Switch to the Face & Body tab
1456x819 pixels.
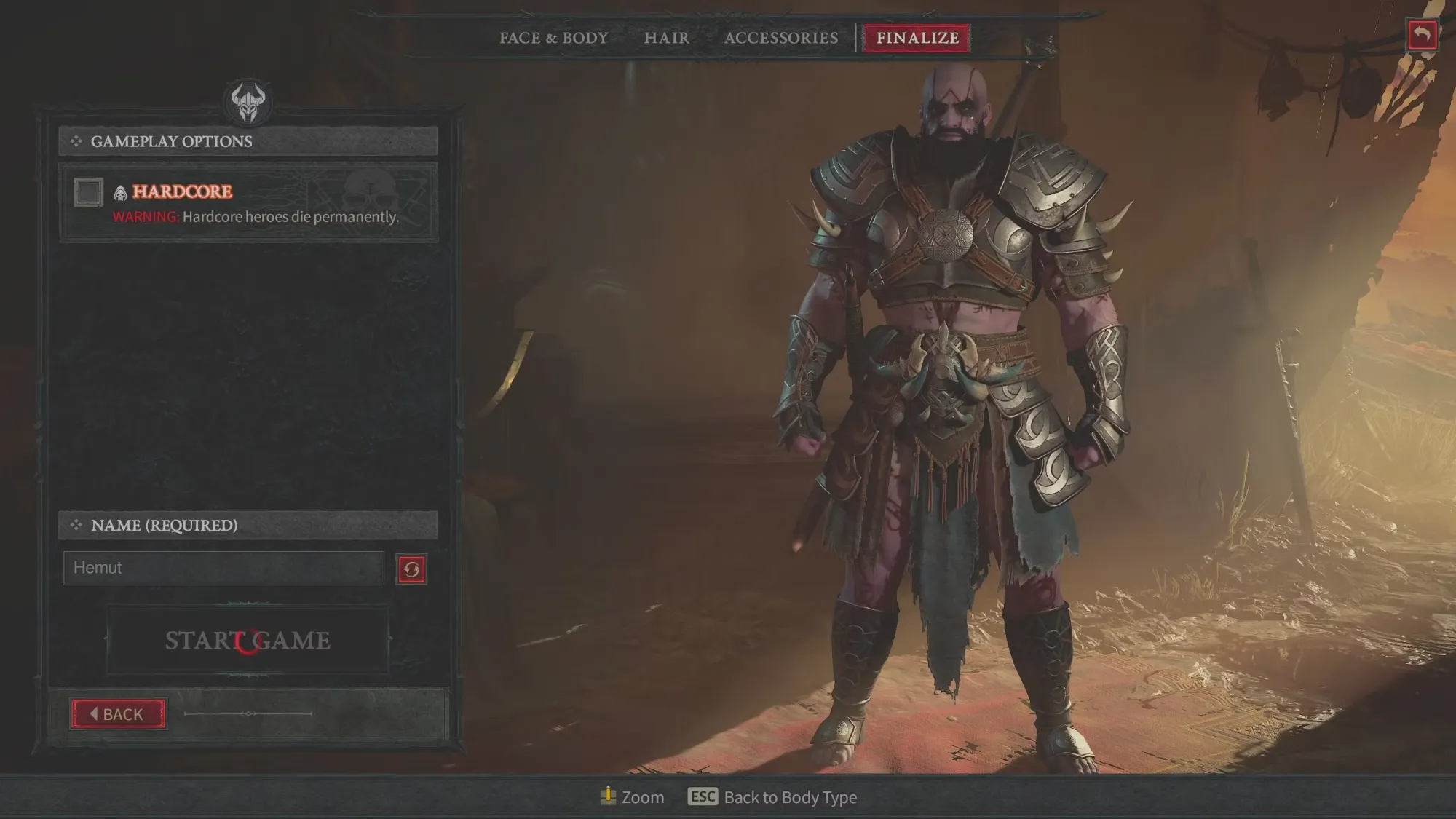(x=553, y=38)
